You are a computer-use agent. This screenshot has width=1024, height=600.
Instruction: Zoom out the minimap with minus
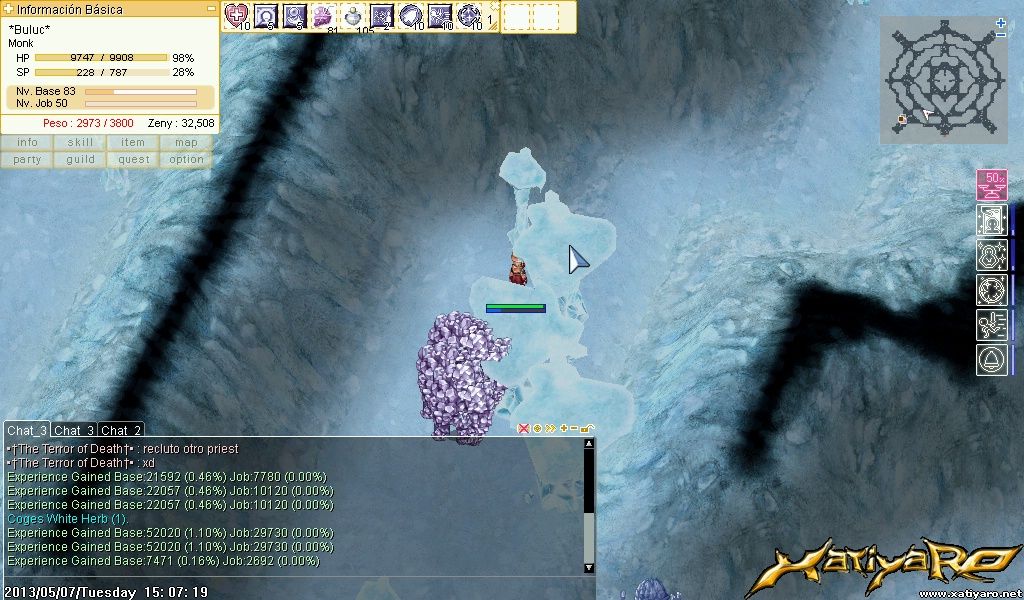click(x=1001, y=35)
